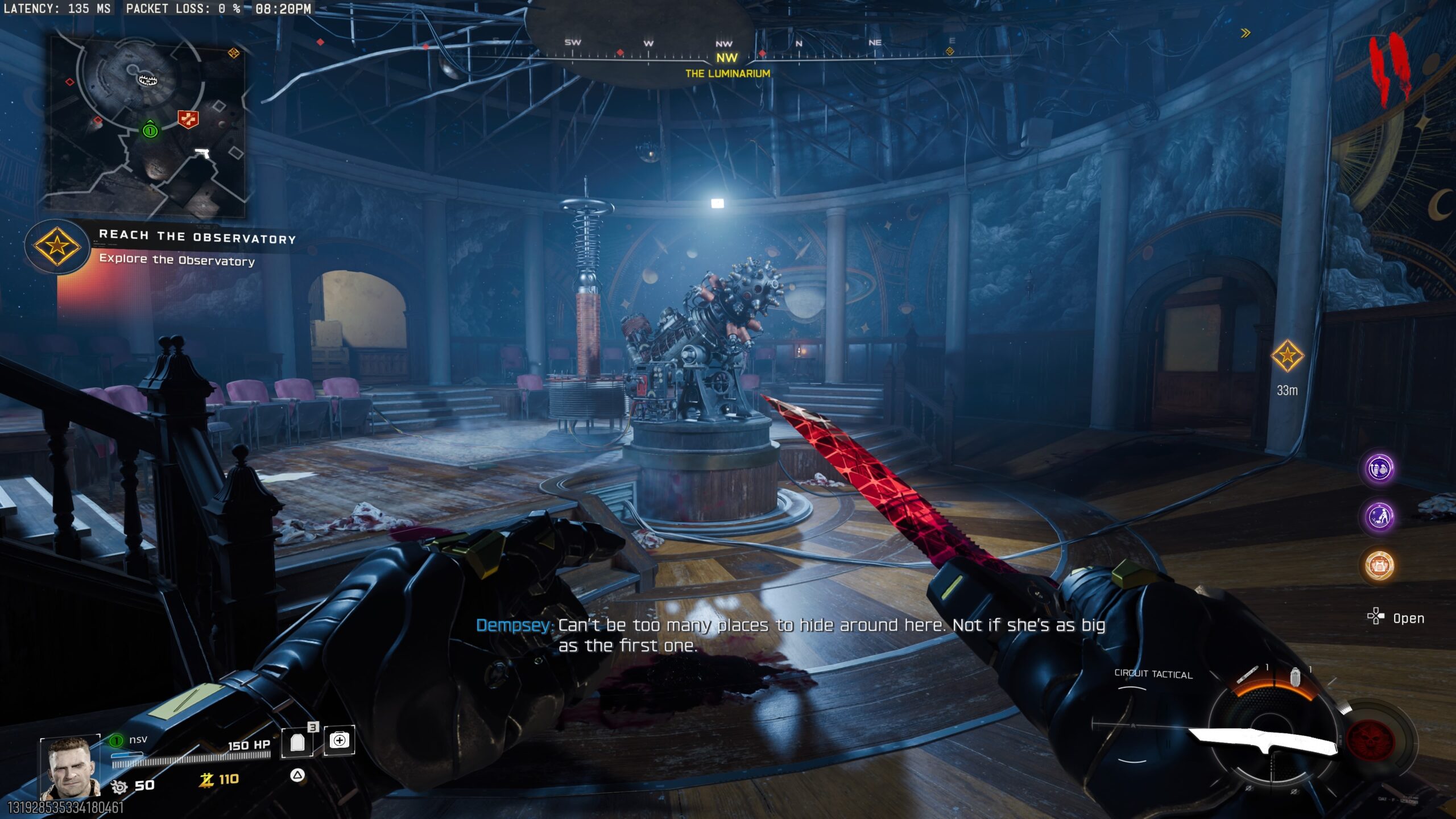Click the compass bar heading NW

tap(726, 57)
